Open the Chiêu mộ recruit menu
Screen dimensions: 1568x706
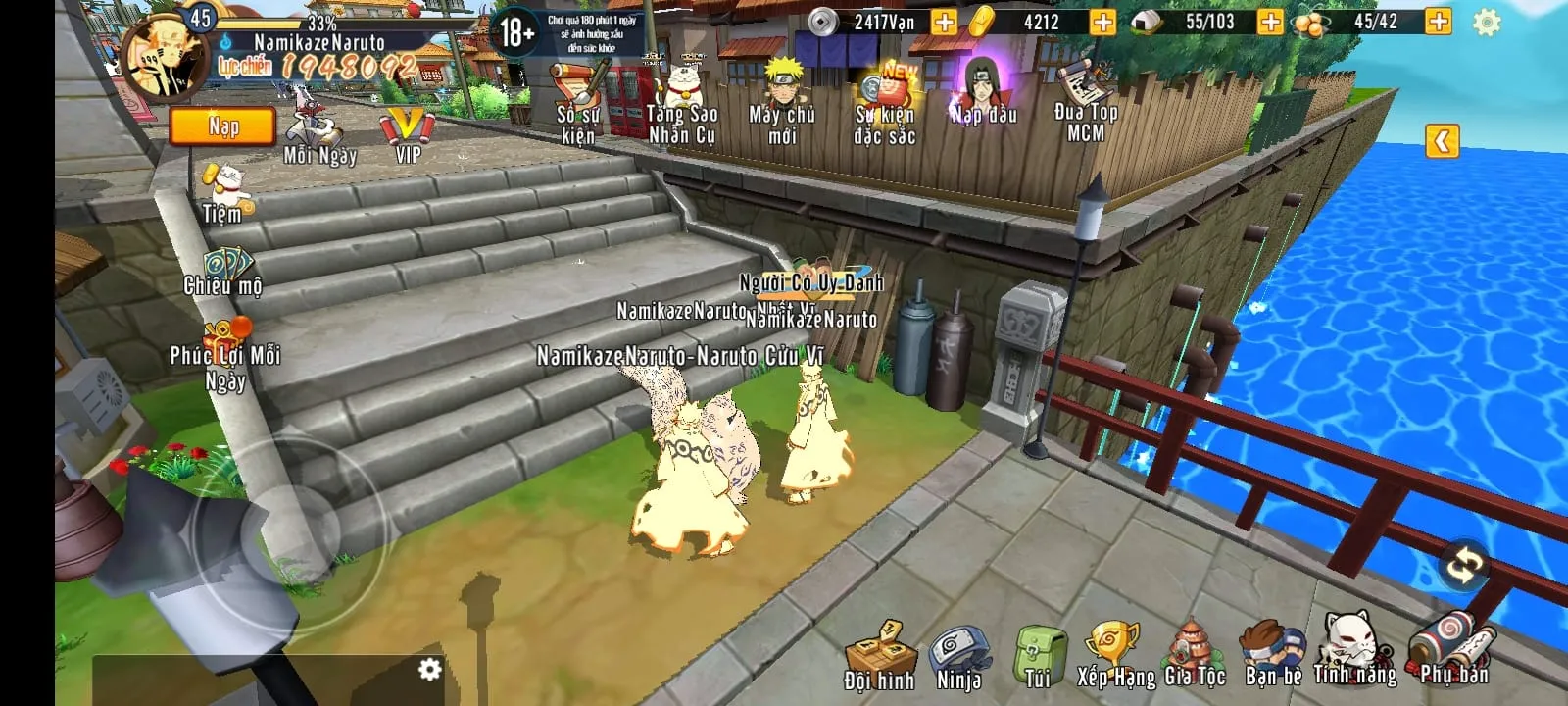pos(223,270)
